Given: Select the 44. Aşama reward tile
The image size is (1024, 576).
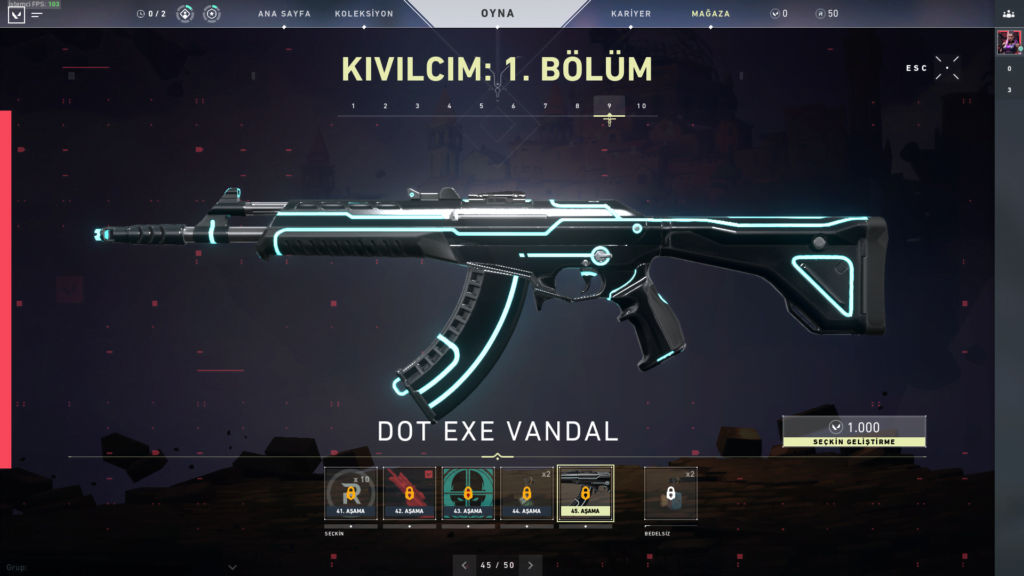Looking at the screenshot, I should tap(527, 494).
